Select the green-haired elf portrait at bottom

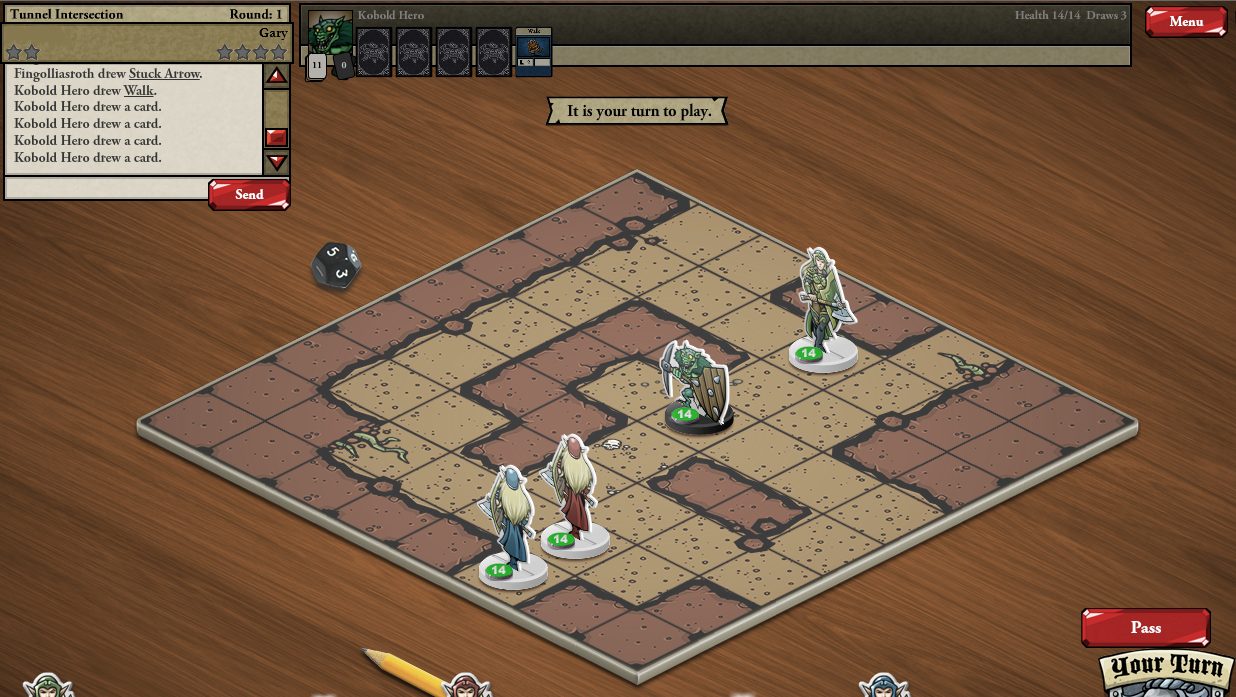click(46, 686)
